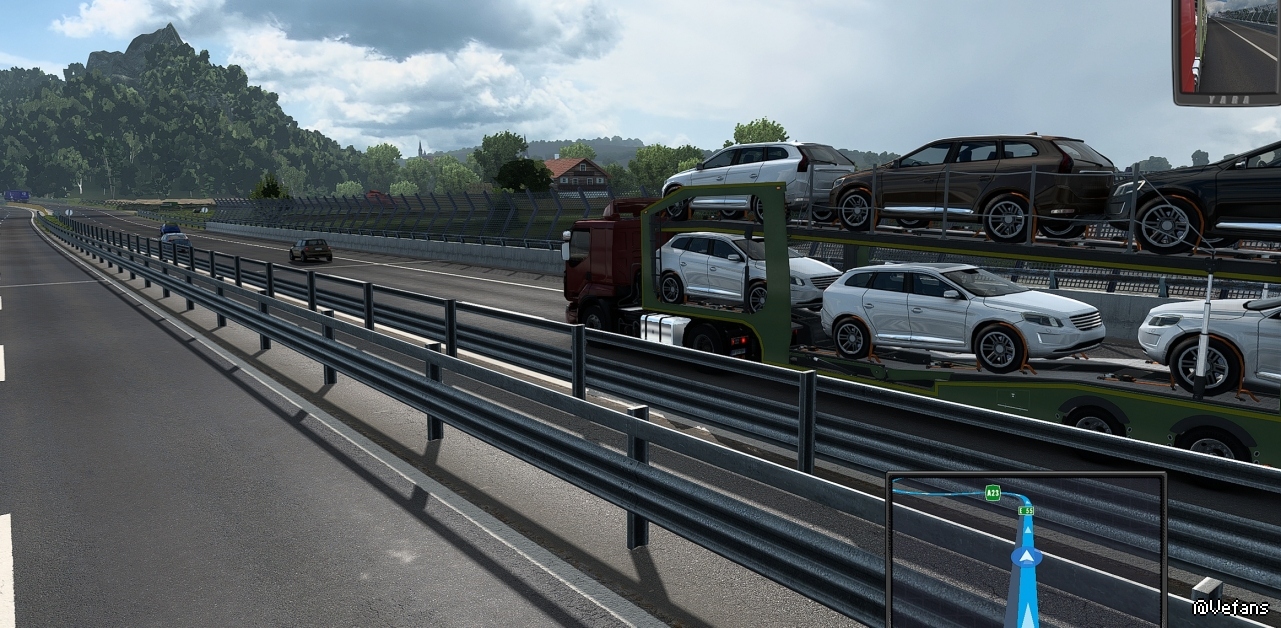The image size is (1281, 628).
Task: Select the green A23 road marker
Action: (x=992, y=492)
